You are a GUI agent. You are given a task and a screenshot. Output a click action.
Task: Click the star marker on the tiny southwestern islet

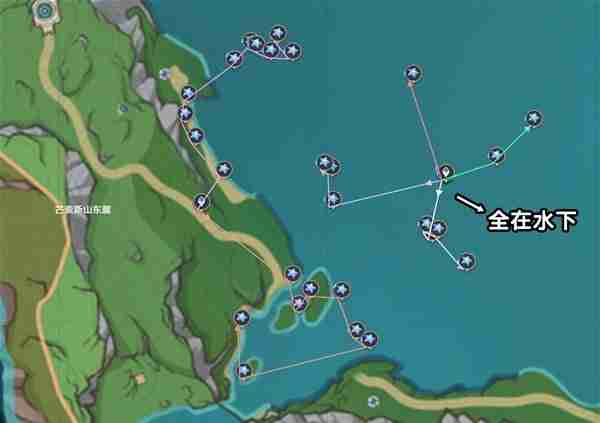pos(245,371)
